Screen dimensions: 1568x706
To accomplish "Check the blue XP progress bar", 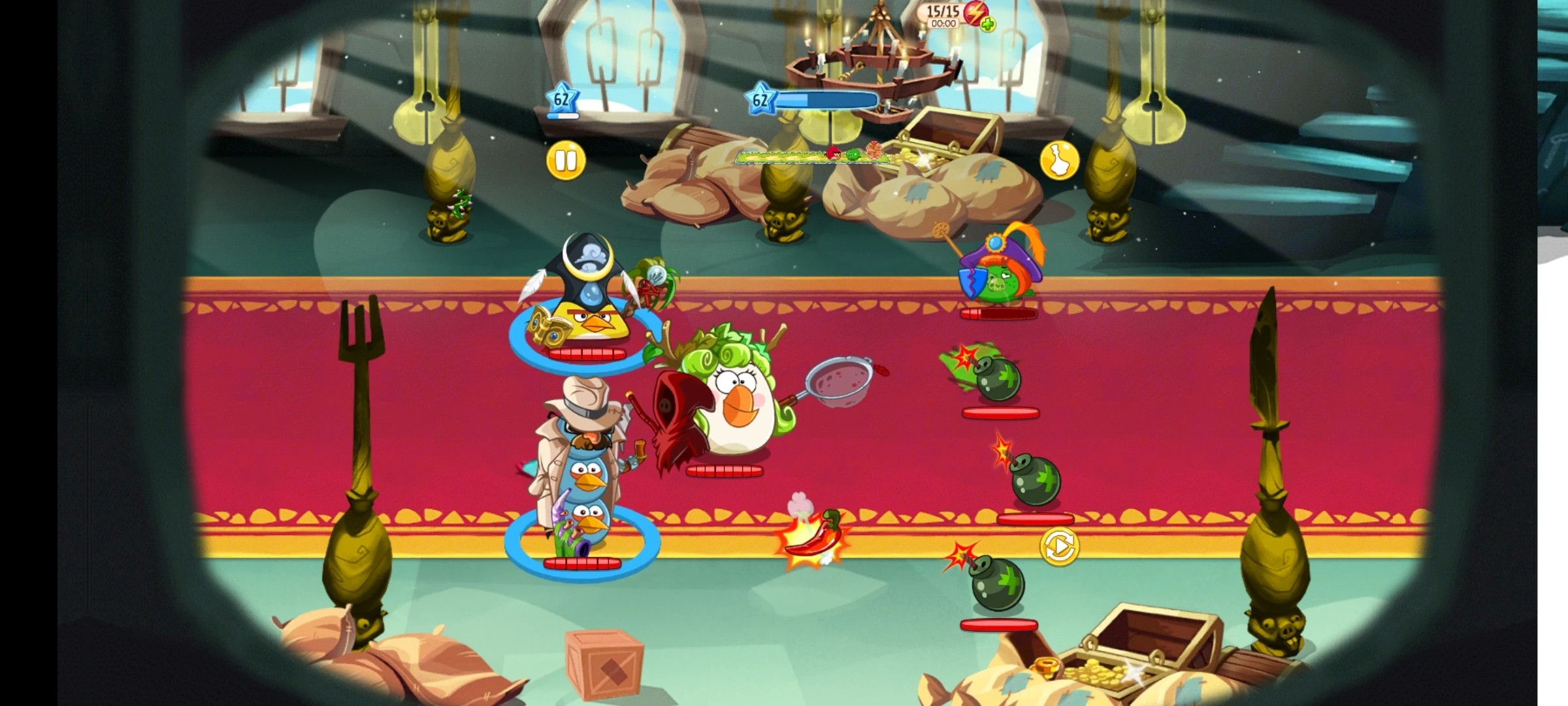I will [x=826, y=100].
